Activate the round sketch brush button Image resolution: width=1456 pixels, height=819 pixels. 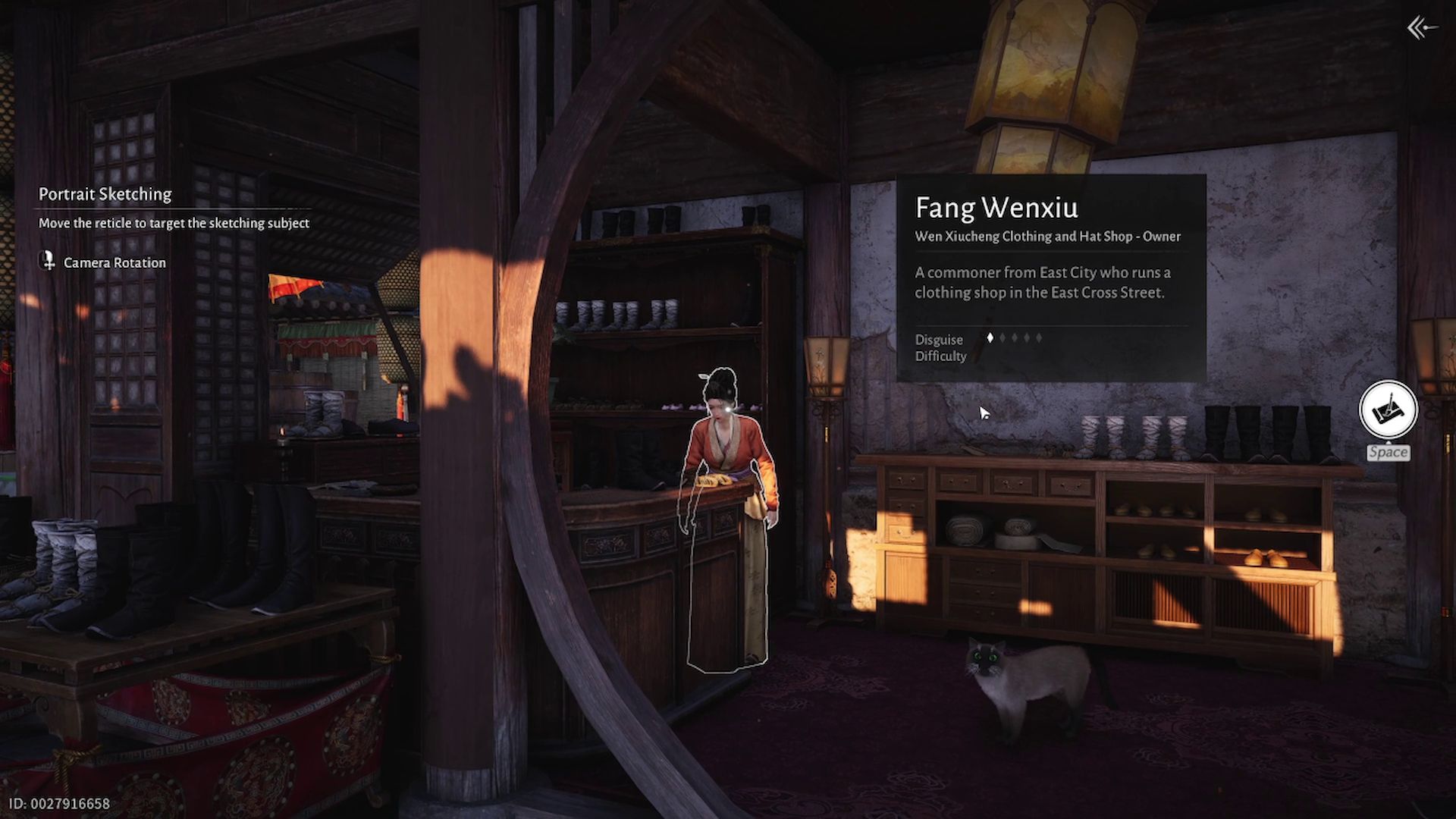point(1388,409)
